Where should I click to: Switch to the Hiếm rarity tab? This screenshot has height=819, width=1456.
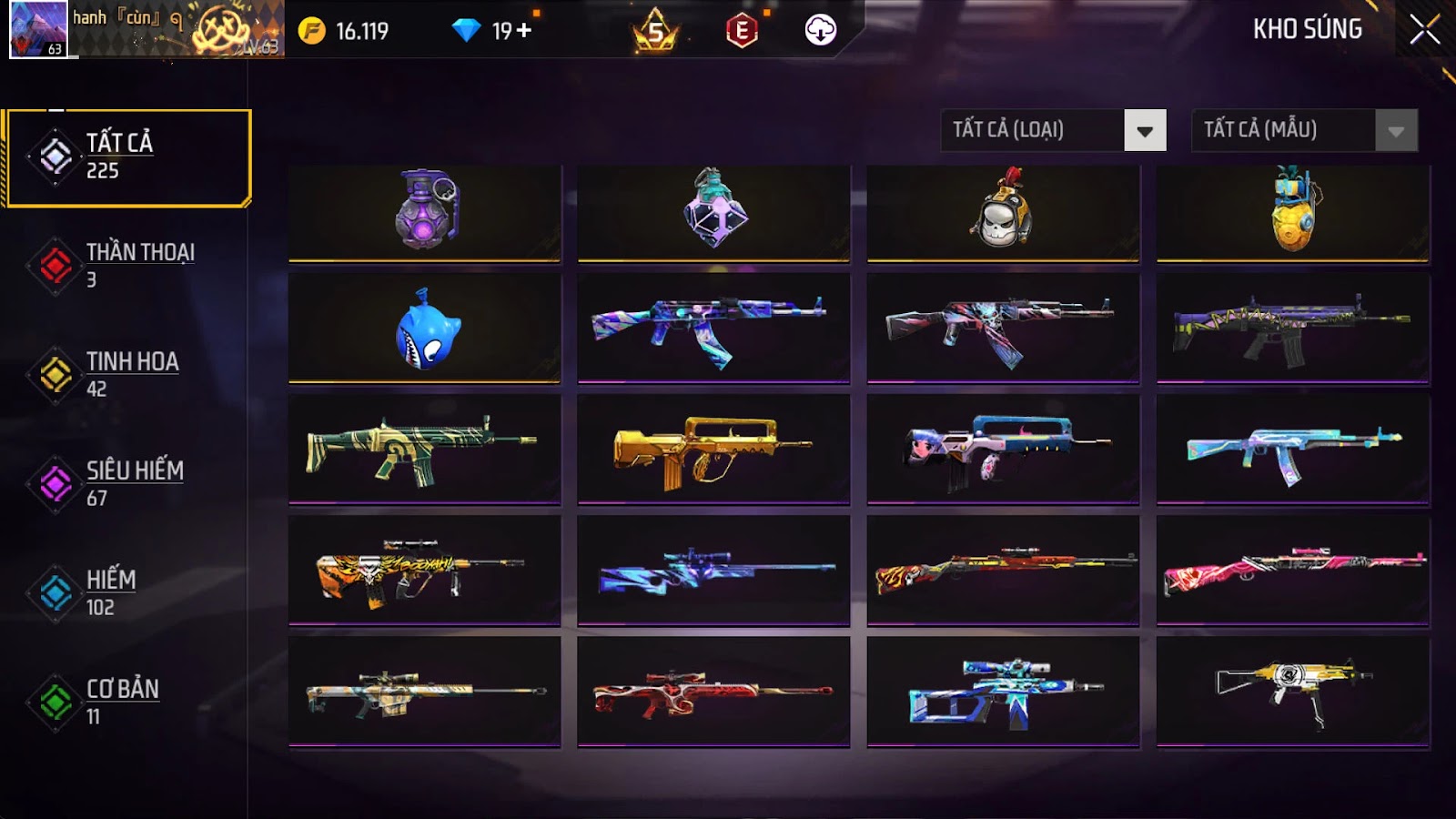(127, 592)
